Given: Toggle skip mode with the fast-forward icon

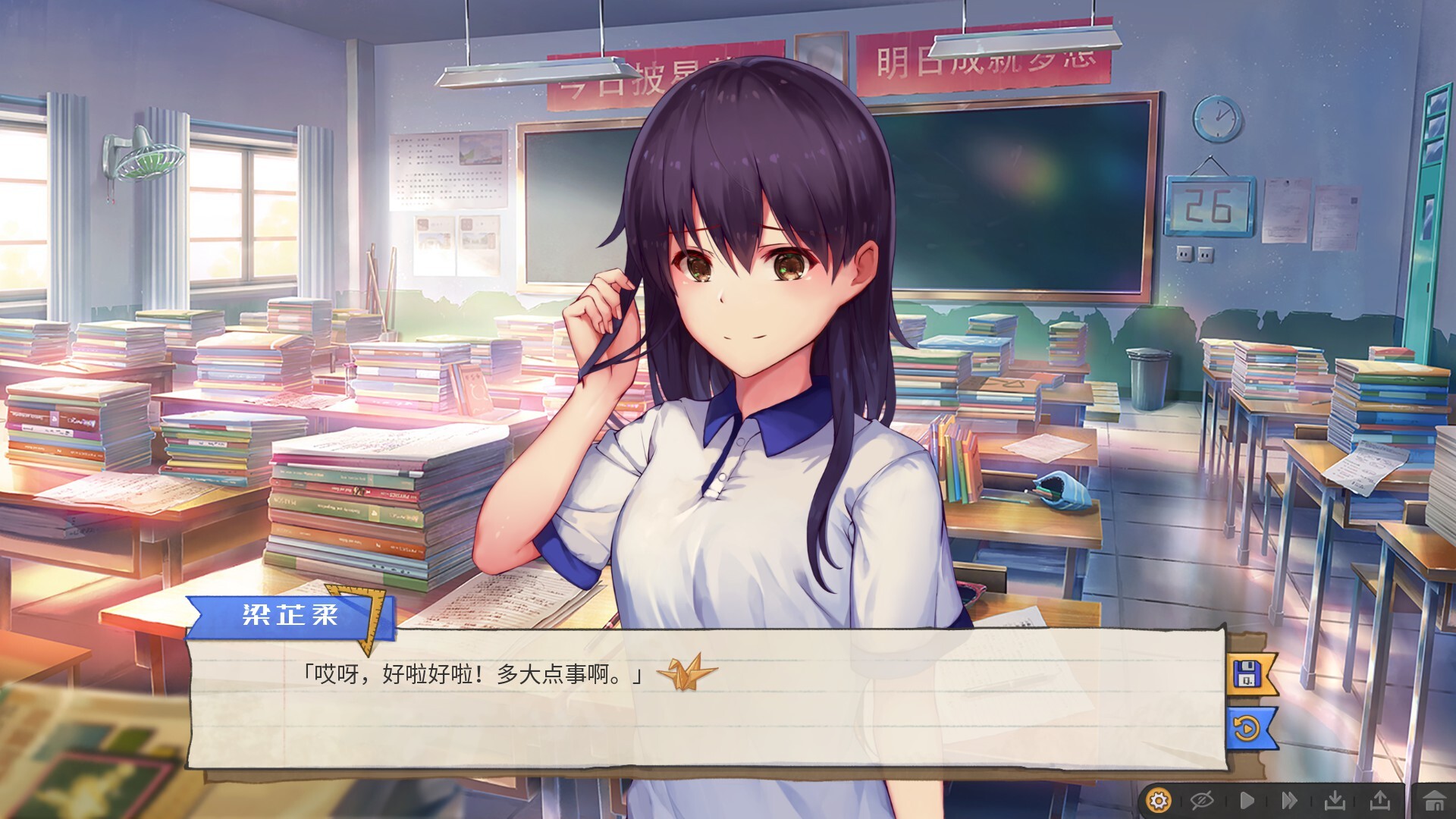Looking at the screenshot, I should point(1289,799).
